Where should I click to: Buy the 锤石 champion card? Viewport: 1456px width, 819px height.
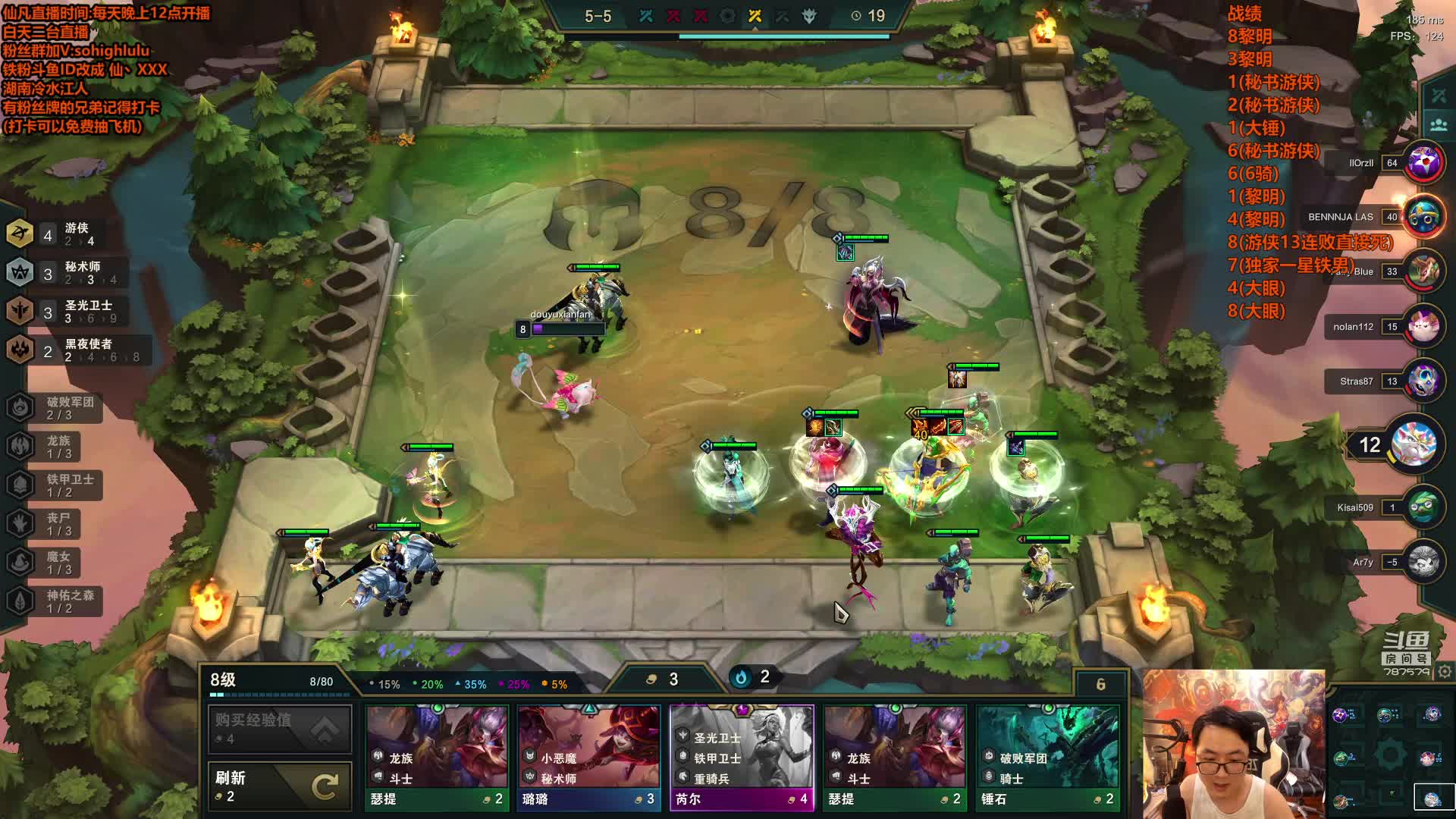click(x=1047, y=758)
